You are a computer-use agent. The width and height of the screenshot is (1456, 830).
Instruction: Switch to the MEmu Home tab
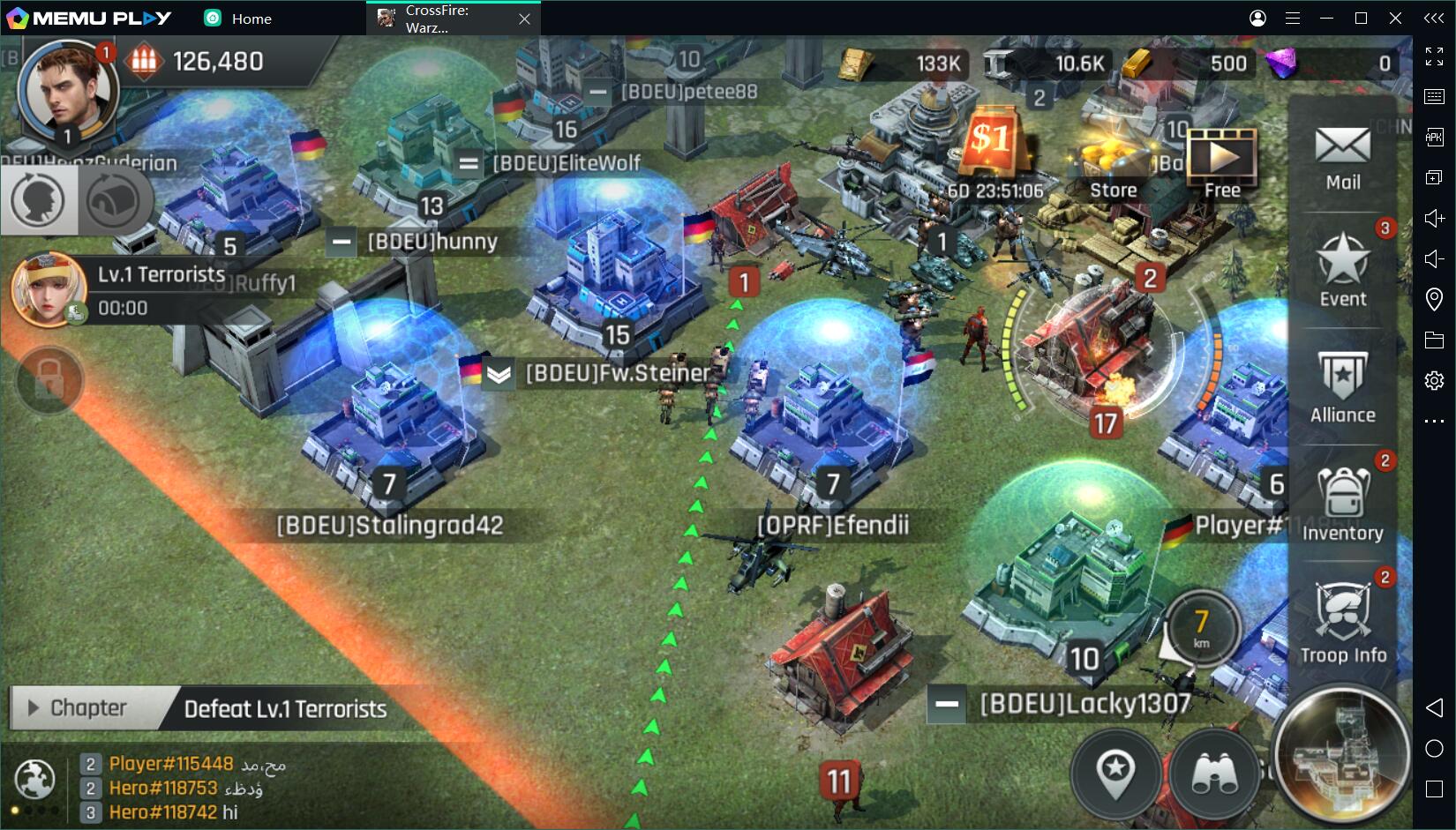click(238, 19)
